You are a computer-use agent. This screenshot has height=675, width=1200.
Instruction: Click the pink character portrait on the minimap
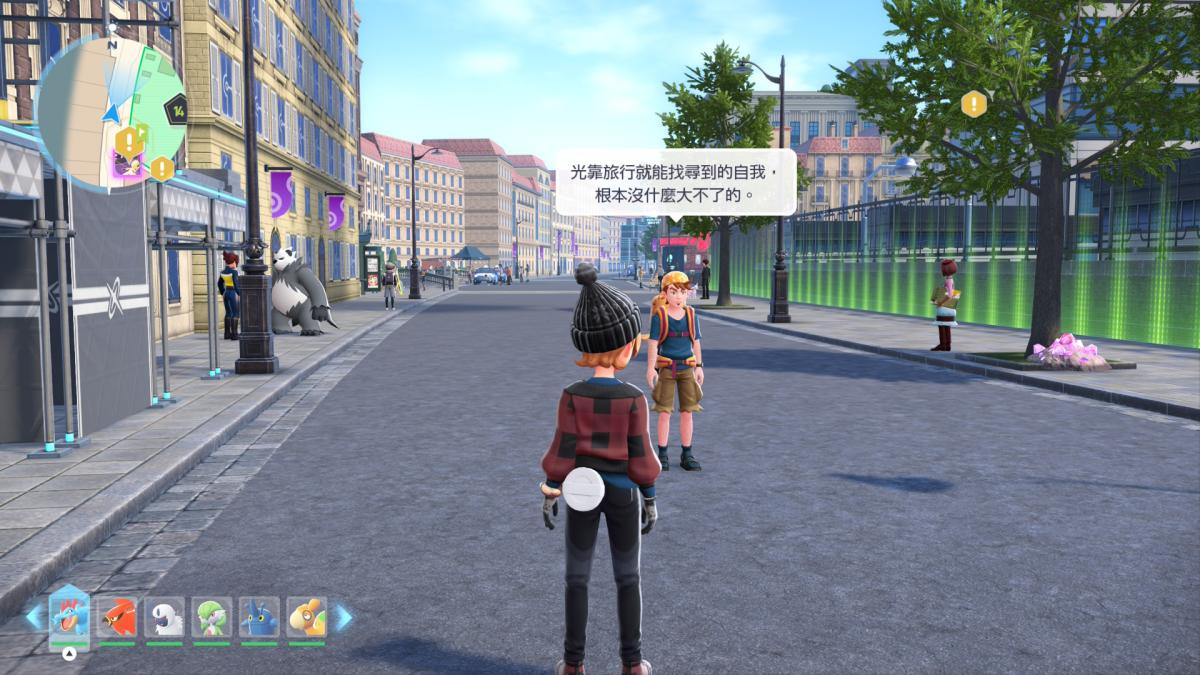click(127, 165)
